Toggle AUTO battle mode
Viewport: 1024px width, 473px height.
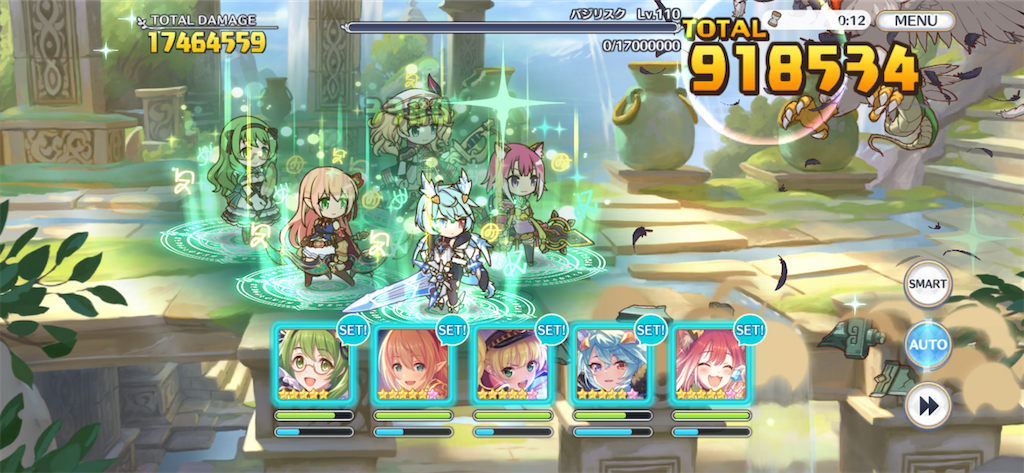click(927, 345)
